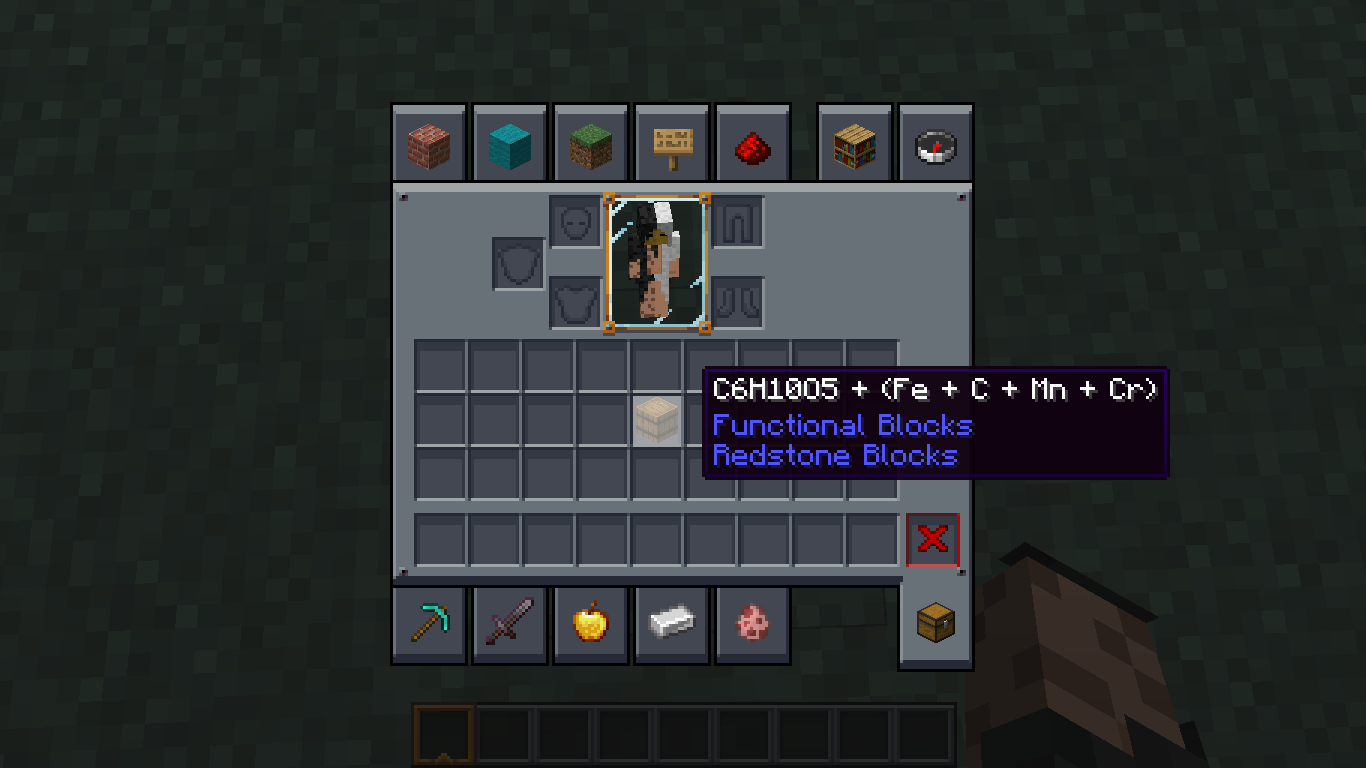Screen dimensions: 1366x768
Task: Open the chest inventory tab
Action: pyautogui.click(x=935, y=623)
